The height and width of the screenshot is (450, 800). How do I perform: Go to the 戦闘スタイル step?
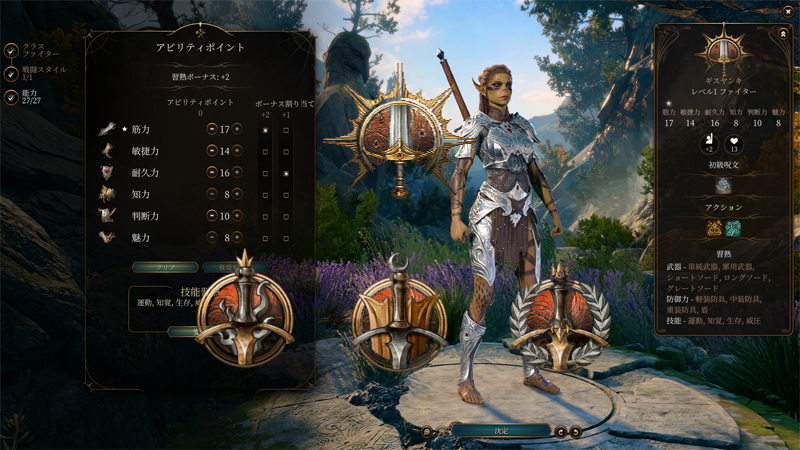[10, 73]
